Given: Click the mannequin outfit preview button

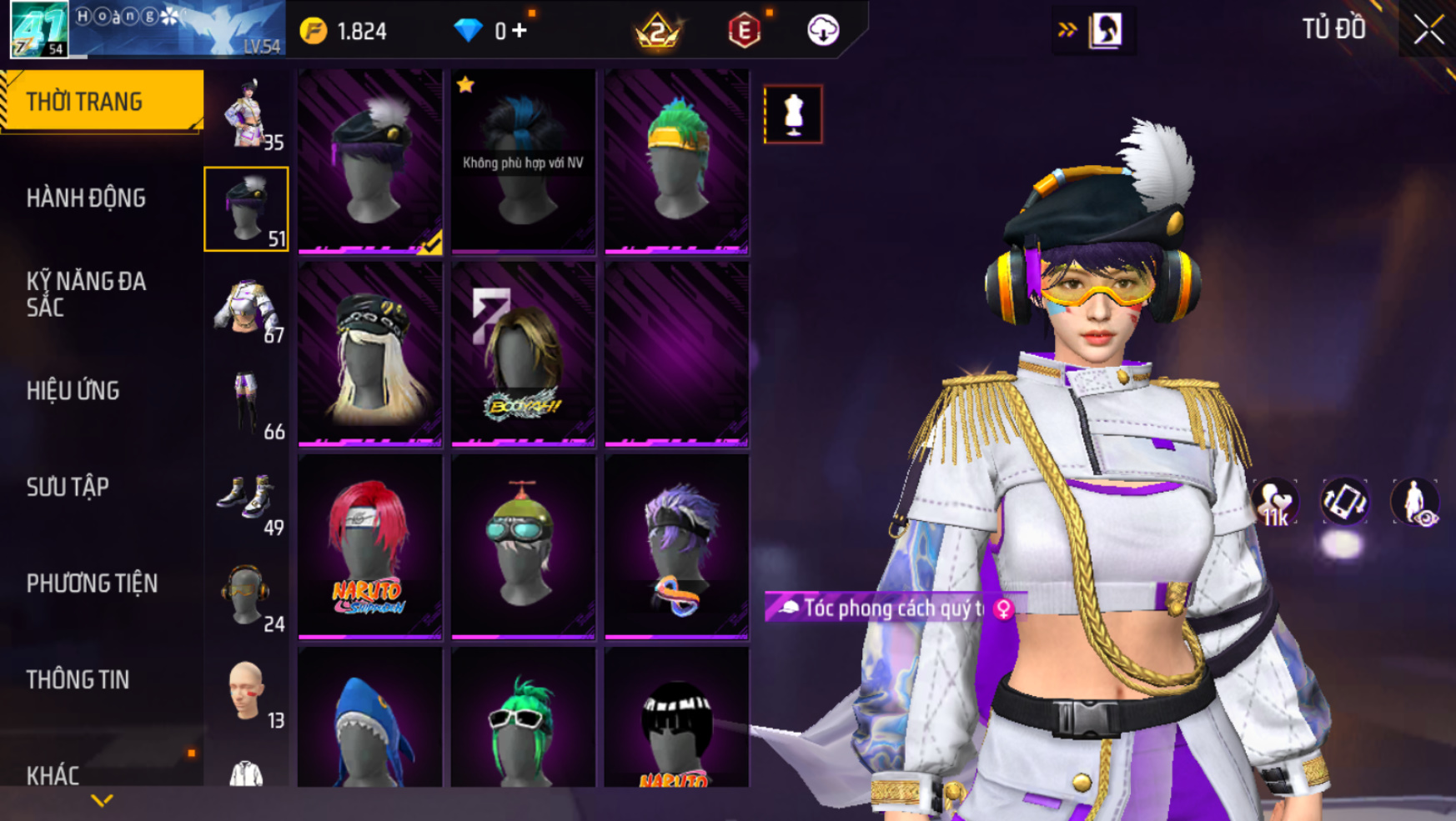Looking at the screenshot, I should tap(792, 114).
